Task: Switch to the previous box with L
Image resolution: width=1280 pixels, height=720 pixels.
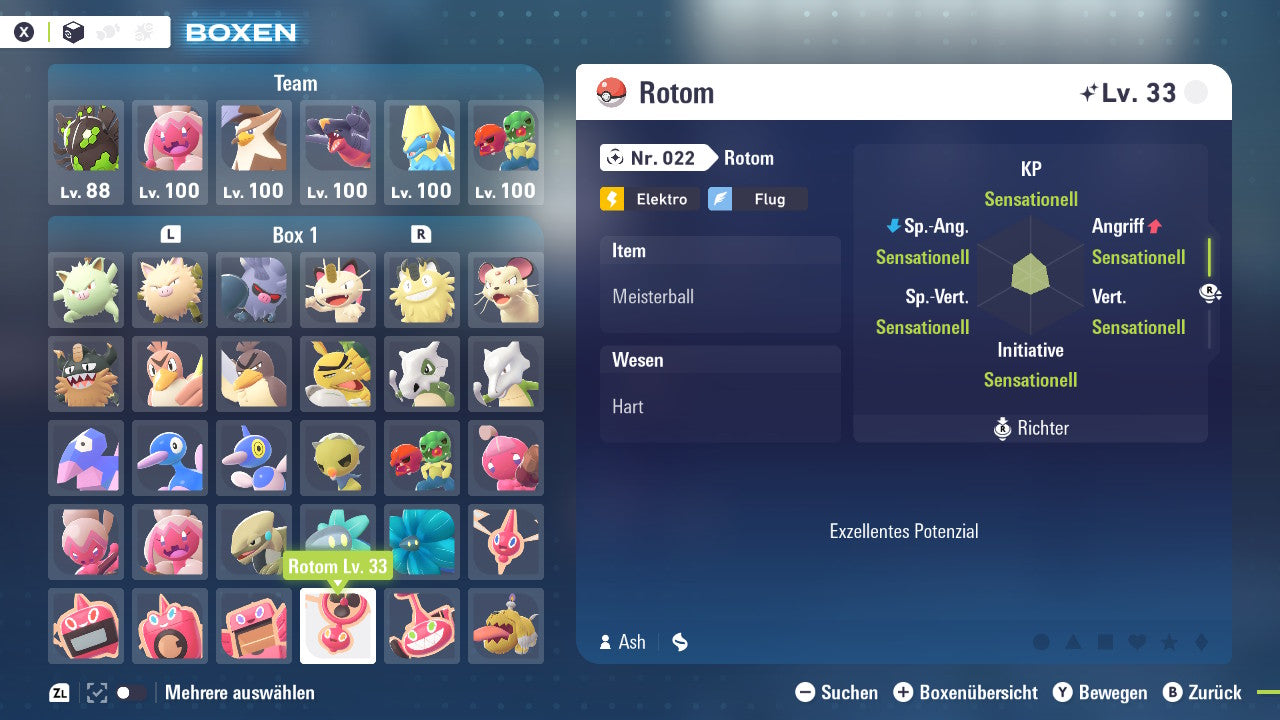Action: [x=170, y=235]
